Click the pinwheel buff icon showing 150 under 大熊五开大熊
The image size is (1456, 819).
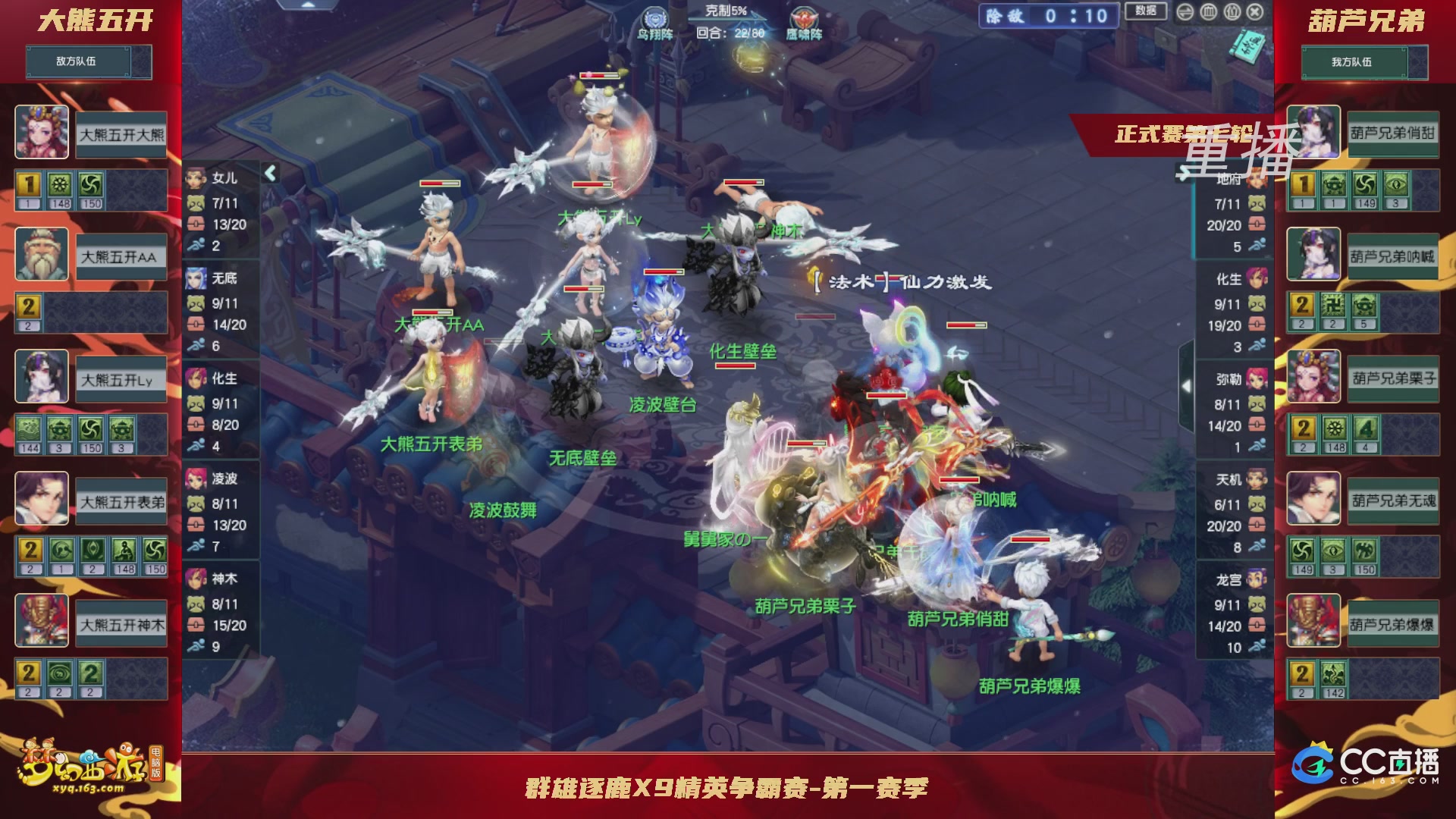coord(90,184)
